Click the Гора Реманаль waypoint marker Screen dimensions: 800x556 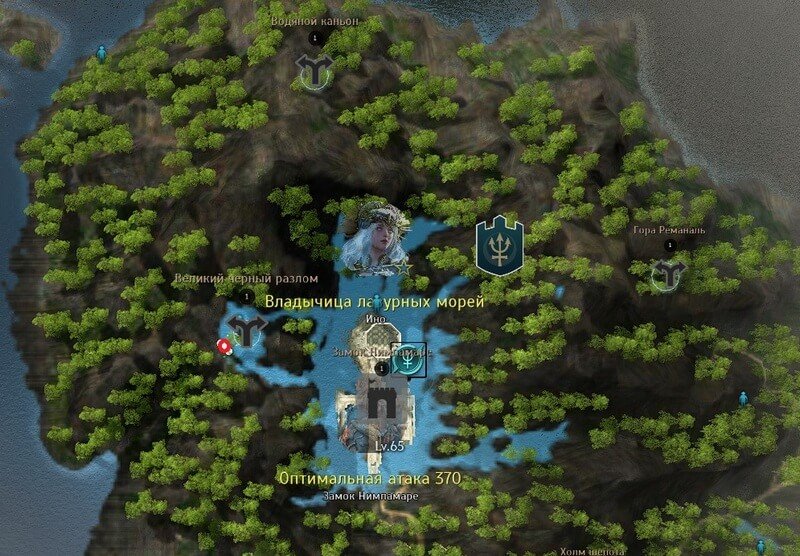point(667,275)
